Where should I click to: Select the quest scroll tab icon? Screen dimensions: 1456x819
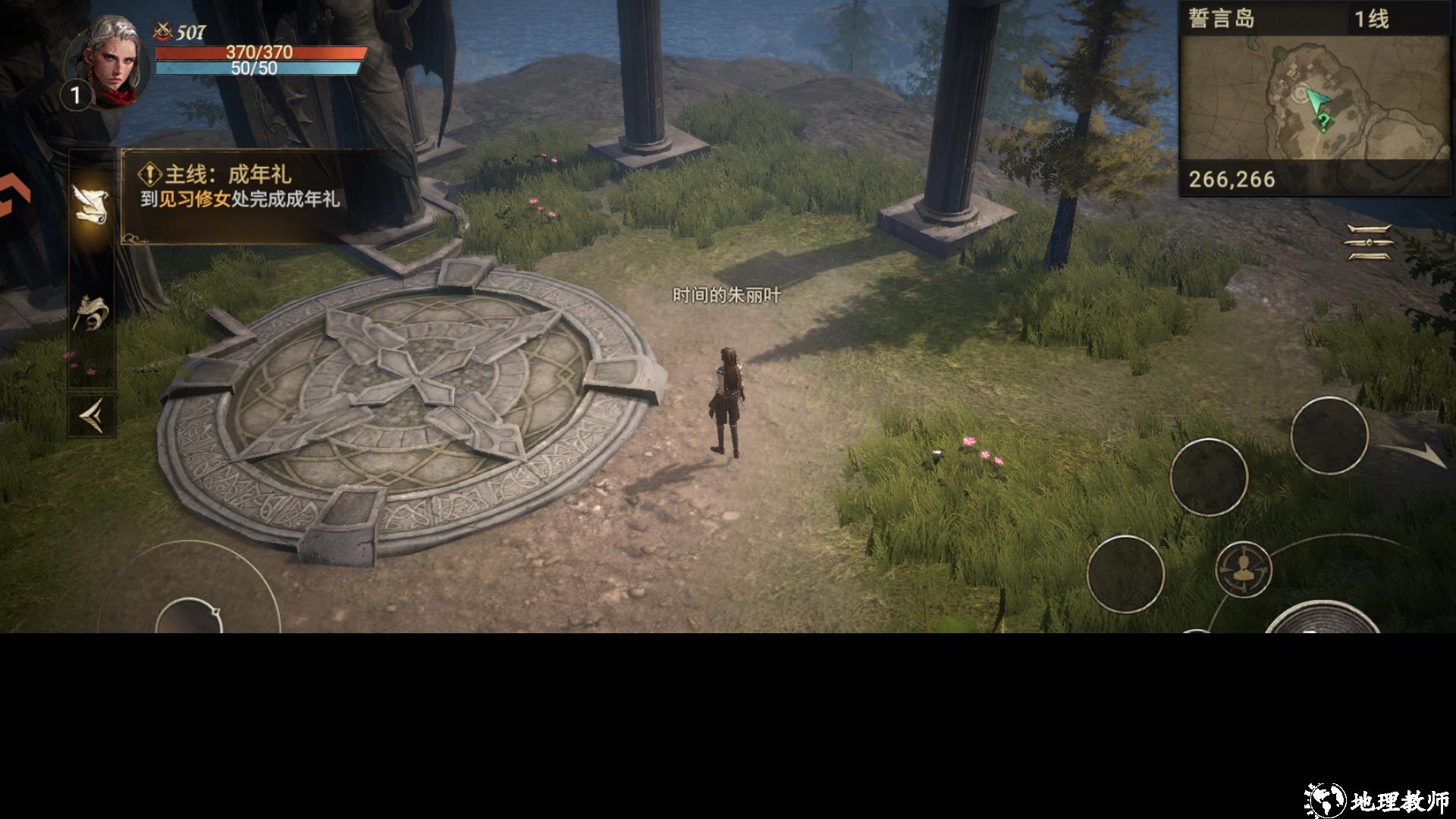pos(91,205)
